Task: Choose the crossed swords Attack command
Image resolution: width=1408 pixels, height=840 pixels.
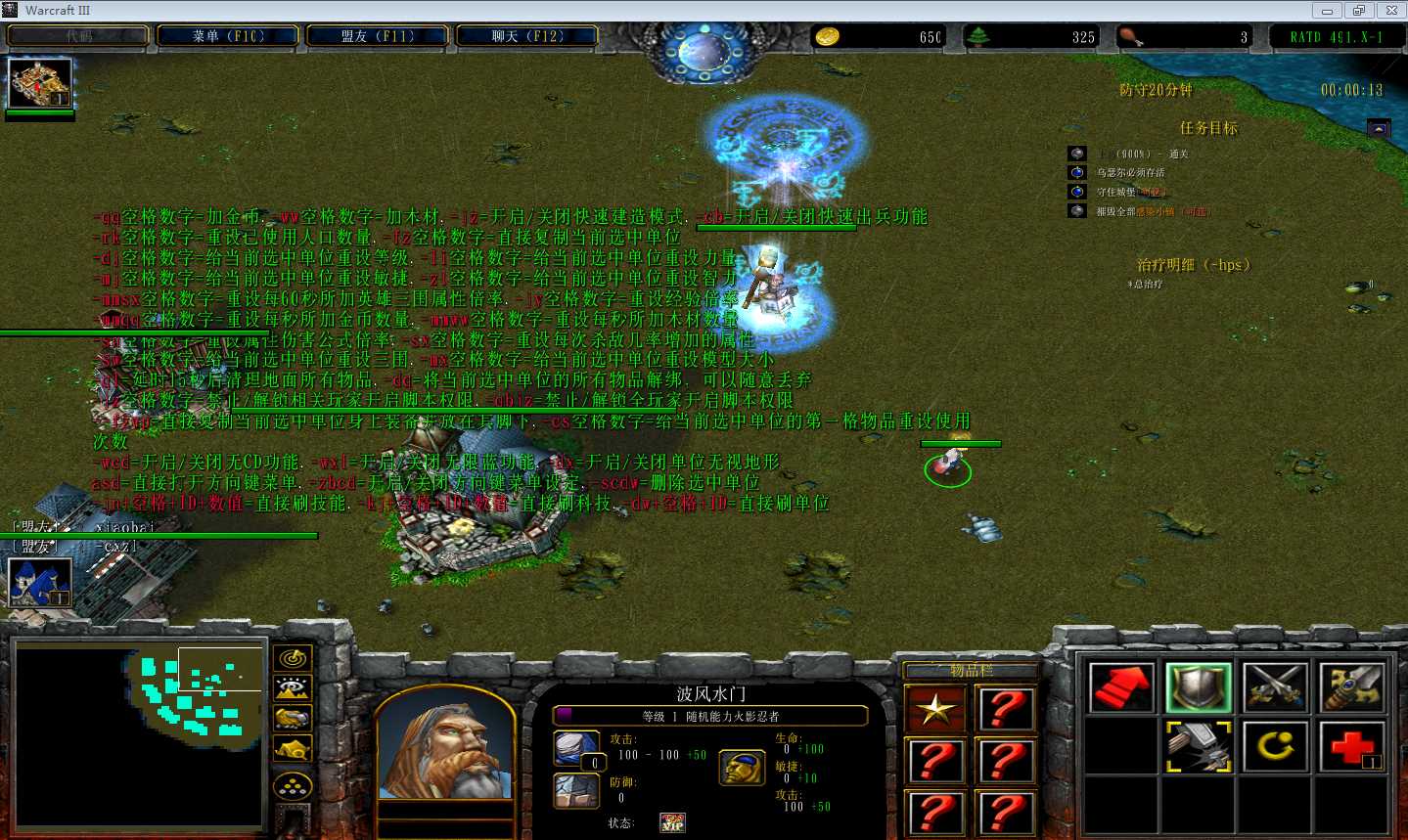Action: tap(1275, 687)
